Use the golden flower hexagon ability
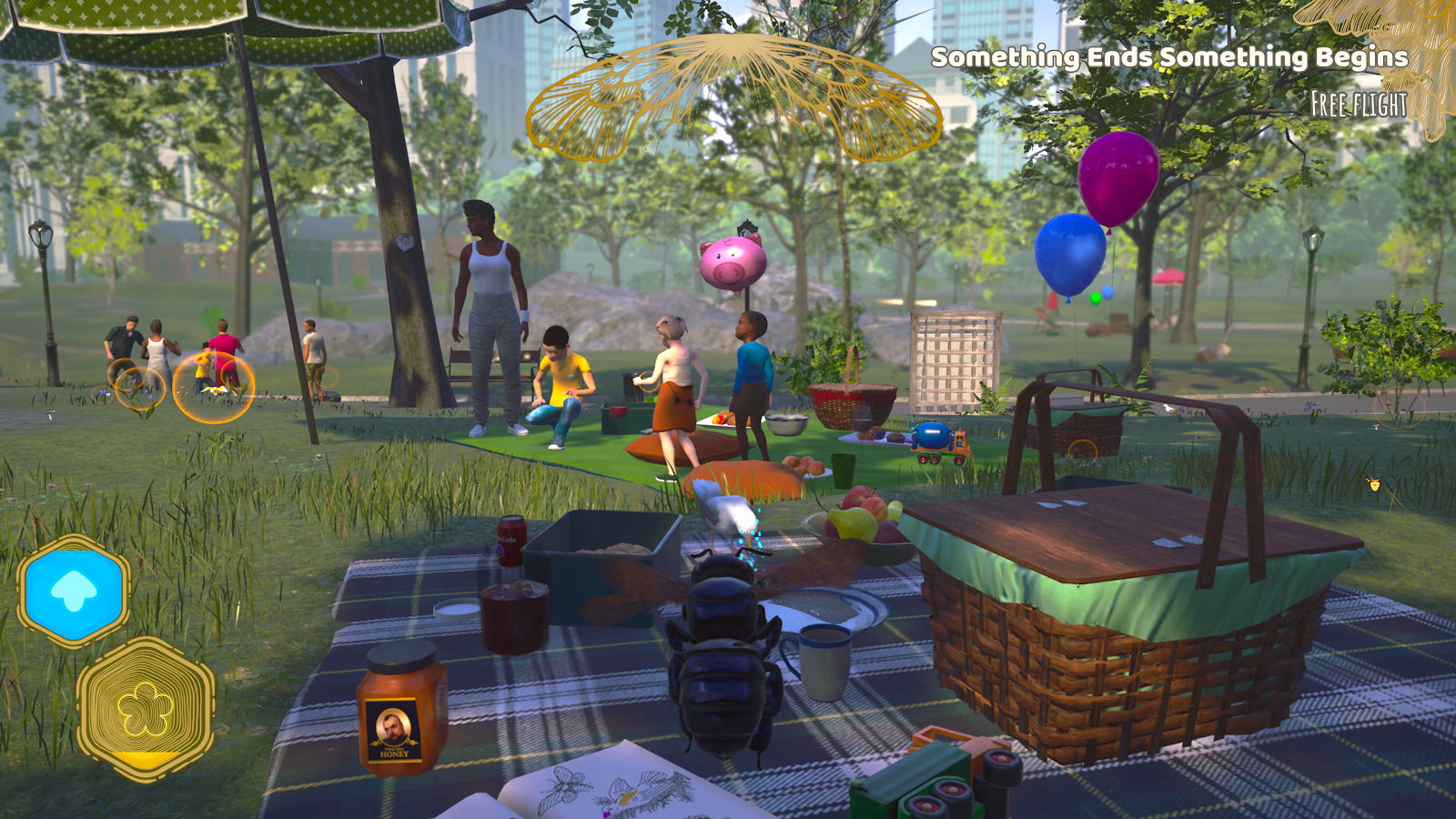The height and width of the screenshot is (819, 1456). [x=146, y=709]
